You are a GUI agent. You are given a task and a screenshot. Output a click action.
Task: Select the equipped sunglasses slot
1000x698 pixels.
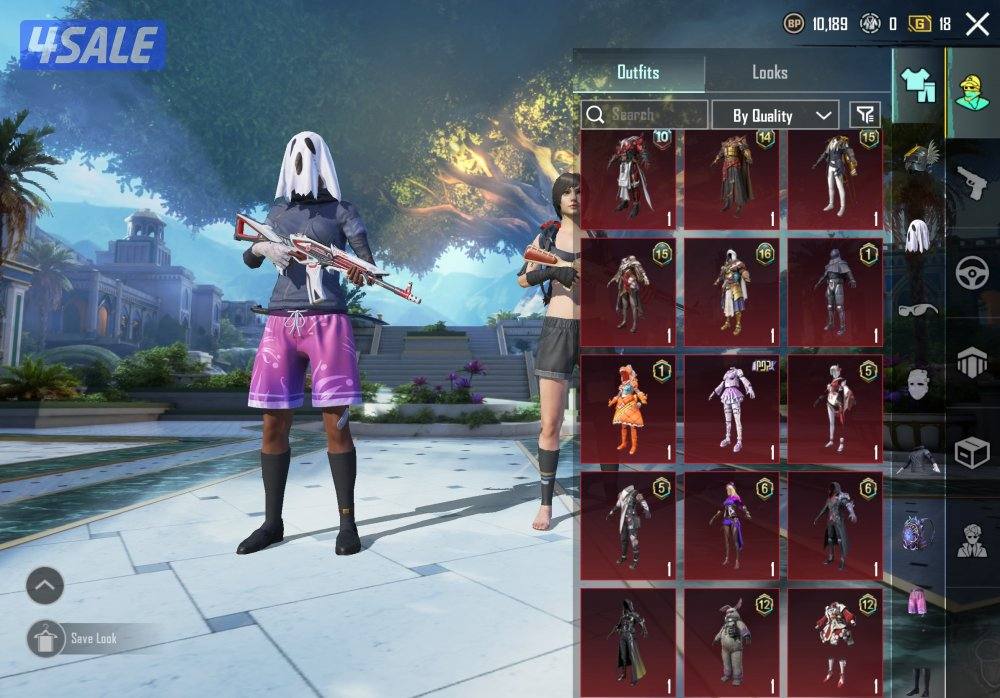coord(917,309)
